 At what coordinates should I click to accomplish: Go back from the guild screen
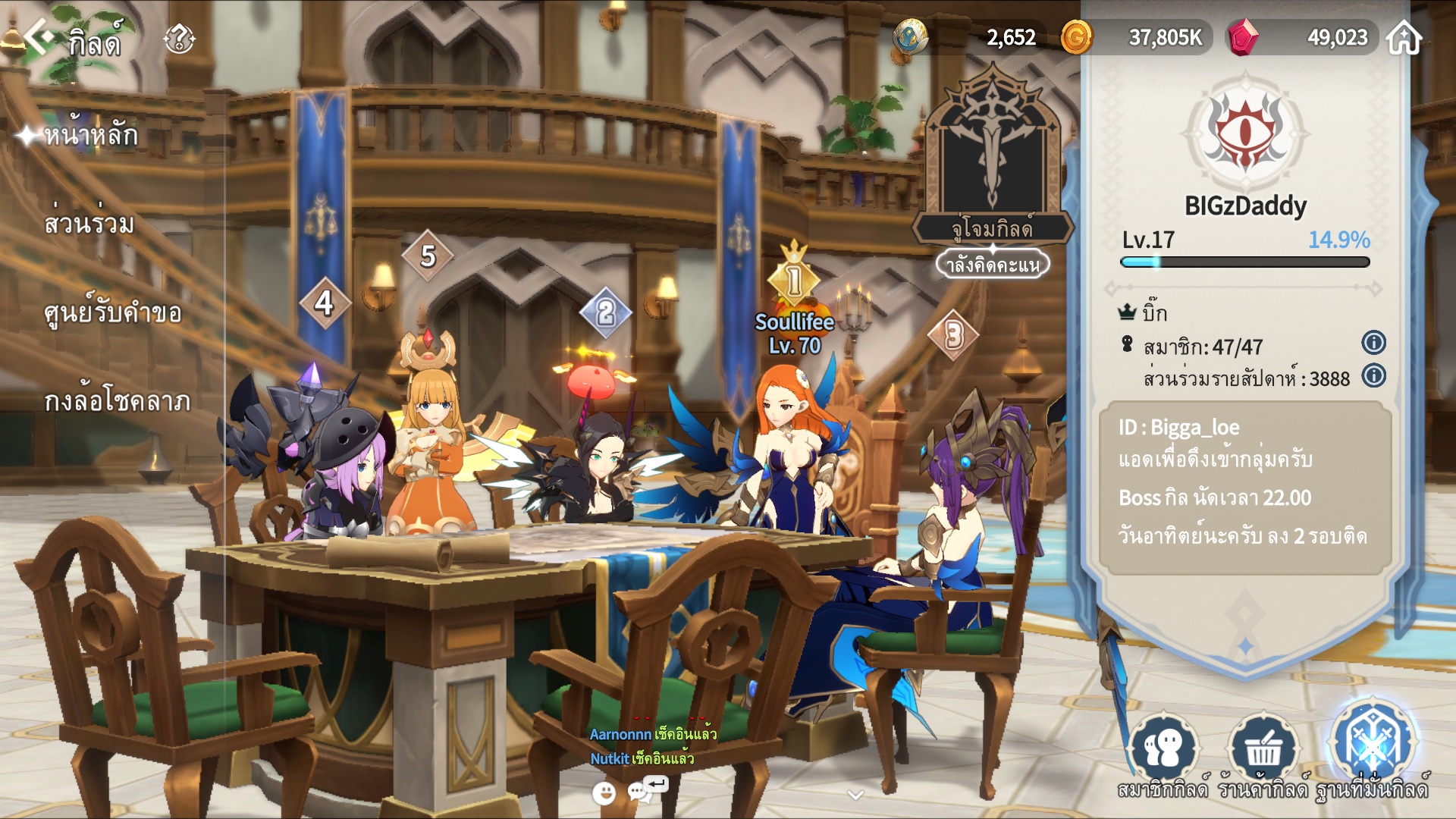[39, 36]
